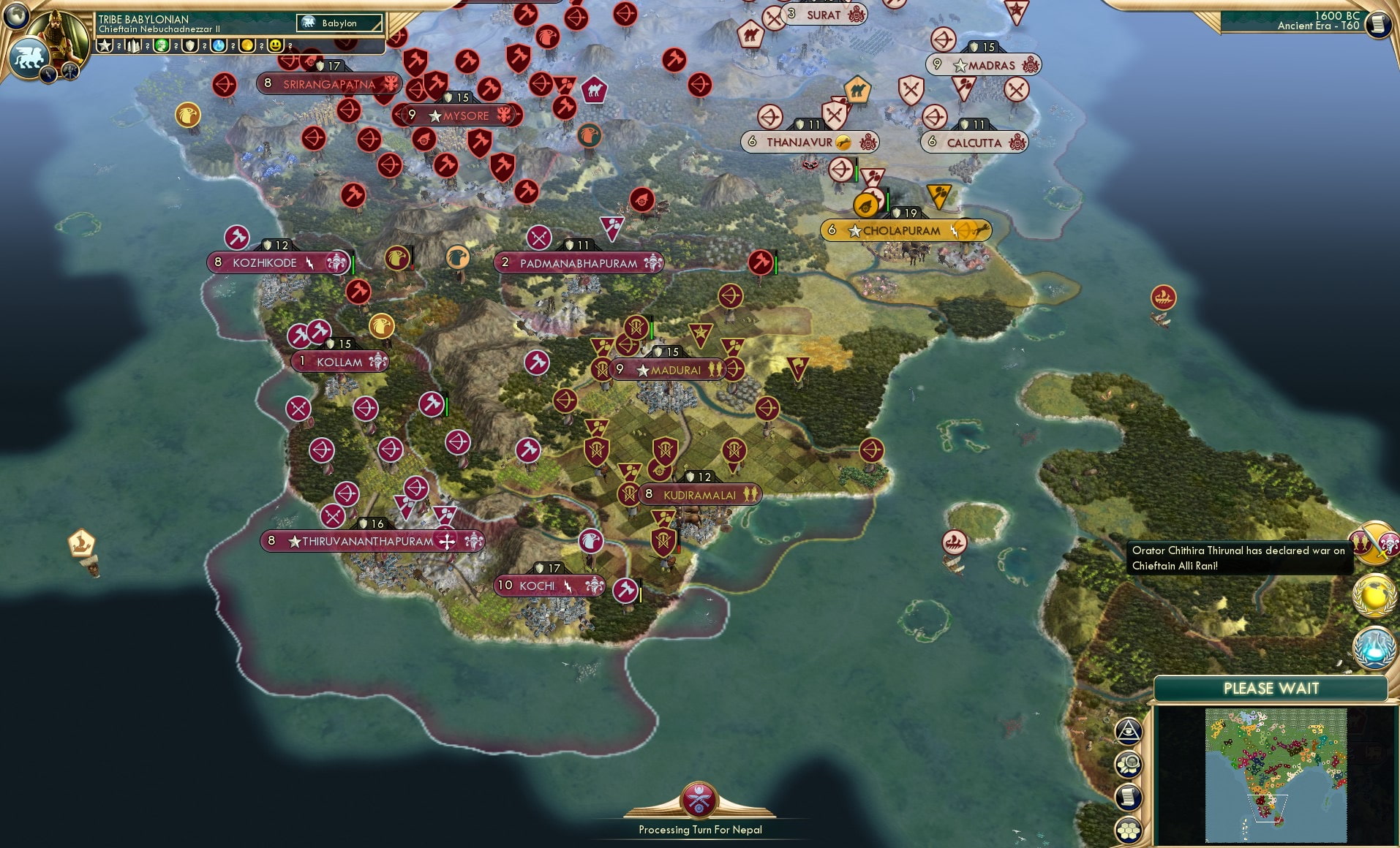The width and height of the screenshot is (1400, 848).
Task: Open the golden world diplomacy notification icon
Action: [x=1373, y=596]
